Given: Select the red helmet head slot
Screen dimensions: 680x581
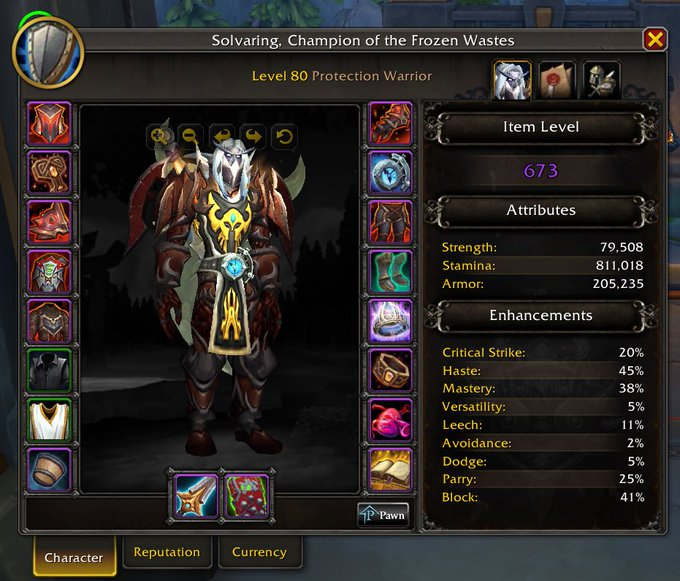Looking at the screenshot, I should point(50,124).
